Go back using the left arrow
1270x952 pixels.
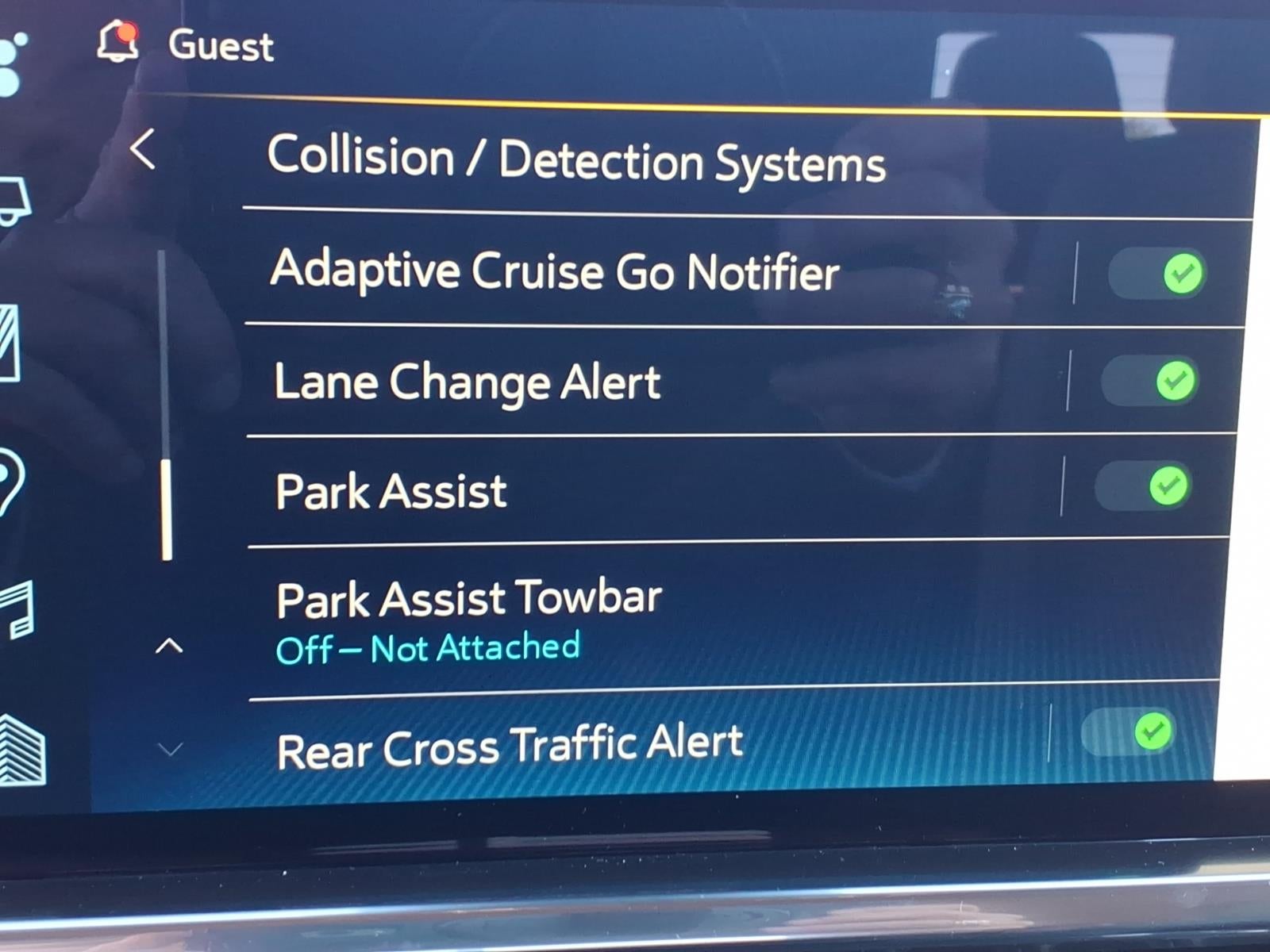point(144,149)
